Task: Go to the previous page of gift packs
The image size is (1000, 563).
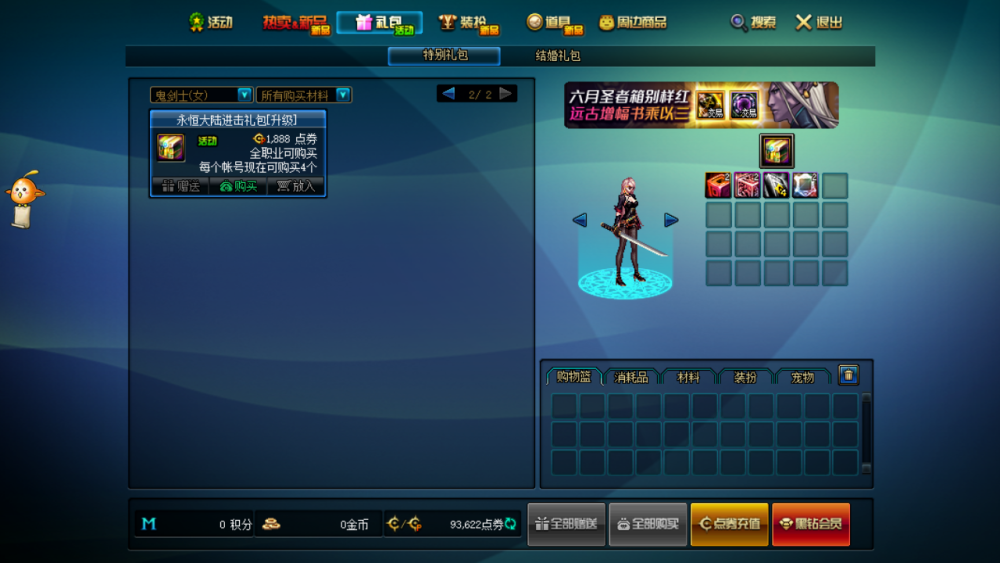Action: tap(448, 94)
